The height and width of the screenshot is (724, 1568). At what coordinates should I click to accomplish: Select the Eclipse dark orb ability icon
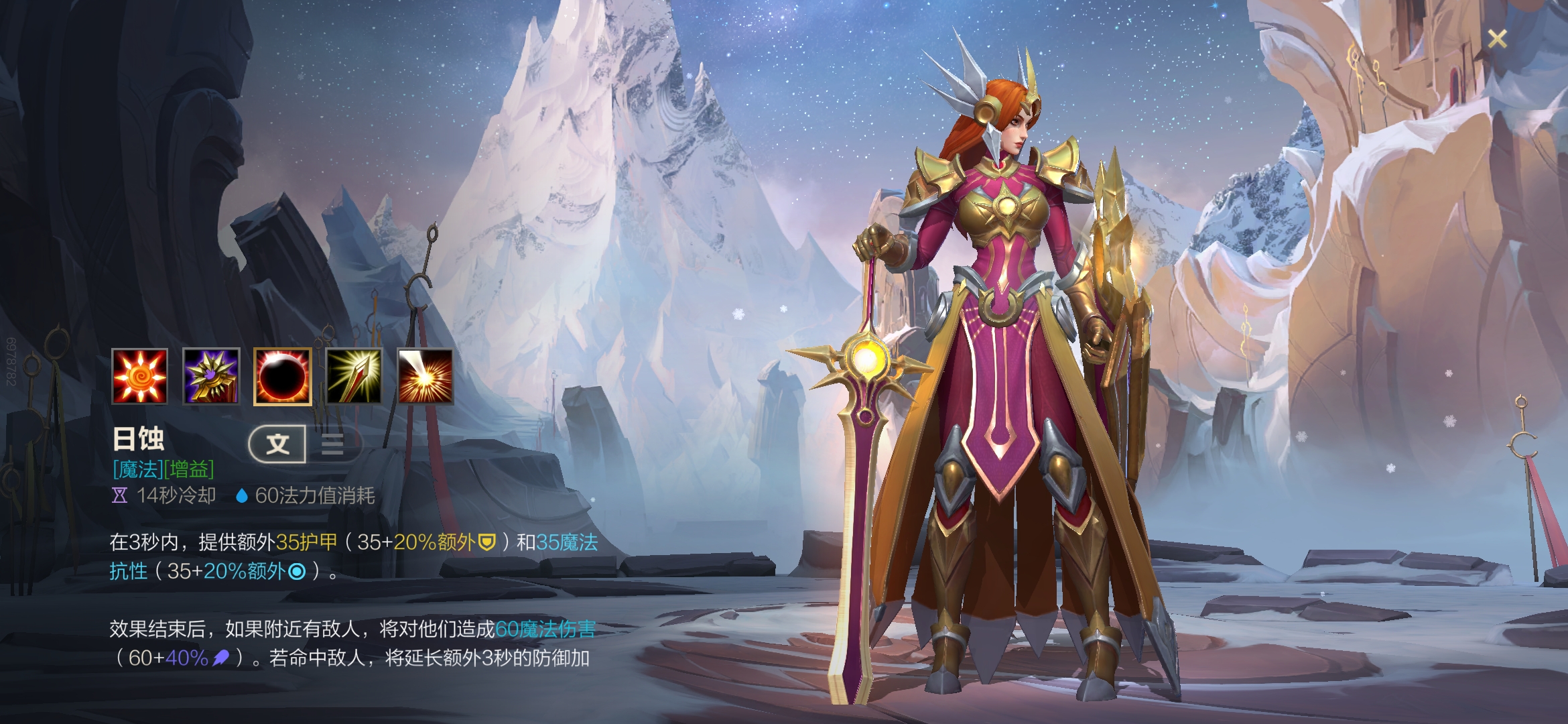point(282,376)
